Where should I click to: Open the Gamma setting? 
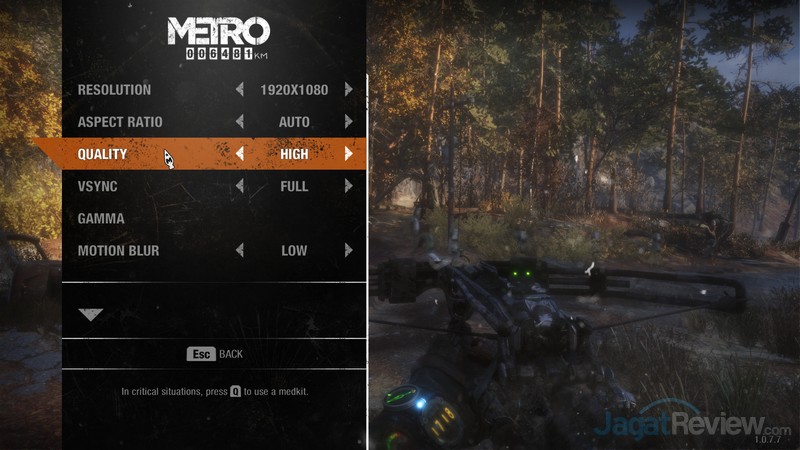tap(101, 218)
